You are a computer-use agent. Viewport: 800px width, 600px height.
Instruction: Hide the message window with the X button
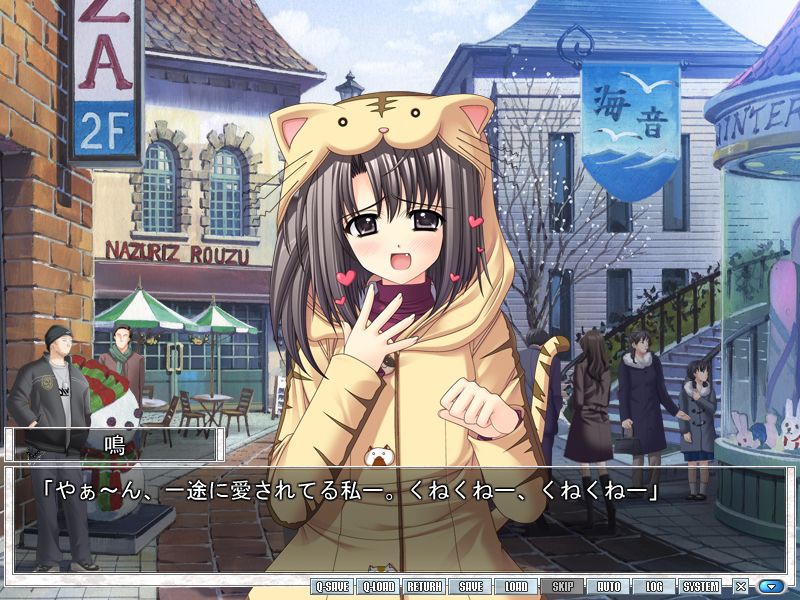(741, 587)
